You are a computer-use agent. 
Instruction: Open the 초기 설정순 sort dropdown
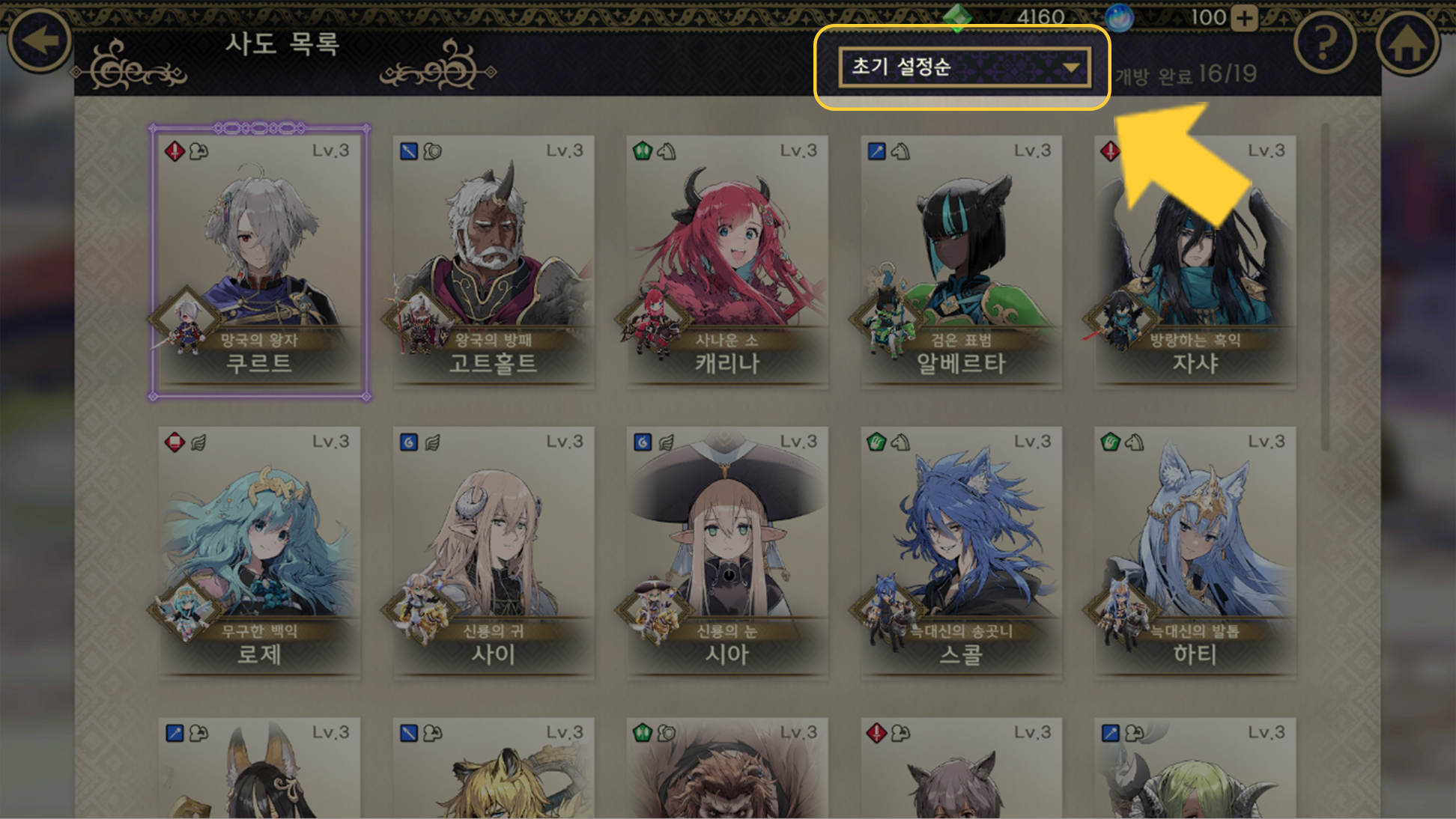[x=964, y=68]
